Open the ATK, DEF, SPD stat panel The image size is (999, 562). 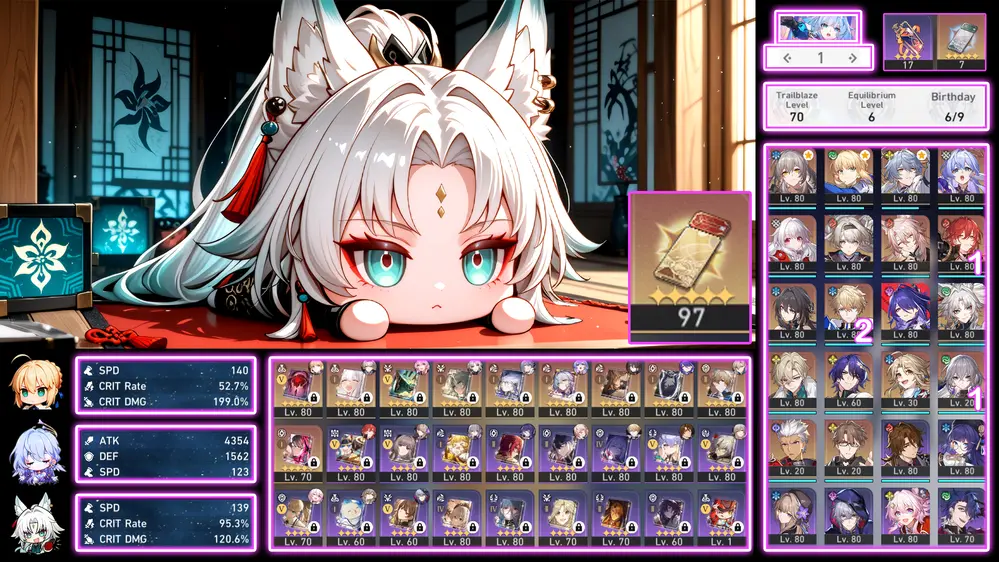pos(165,455)
